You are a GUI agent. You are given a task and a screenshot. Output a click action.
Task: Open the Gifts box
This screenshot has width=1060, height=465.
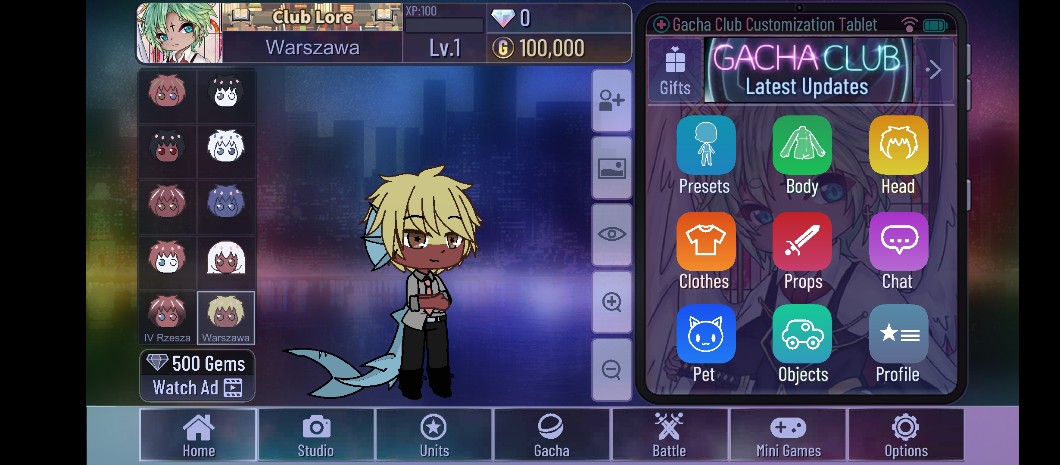[x=675, y=70]
